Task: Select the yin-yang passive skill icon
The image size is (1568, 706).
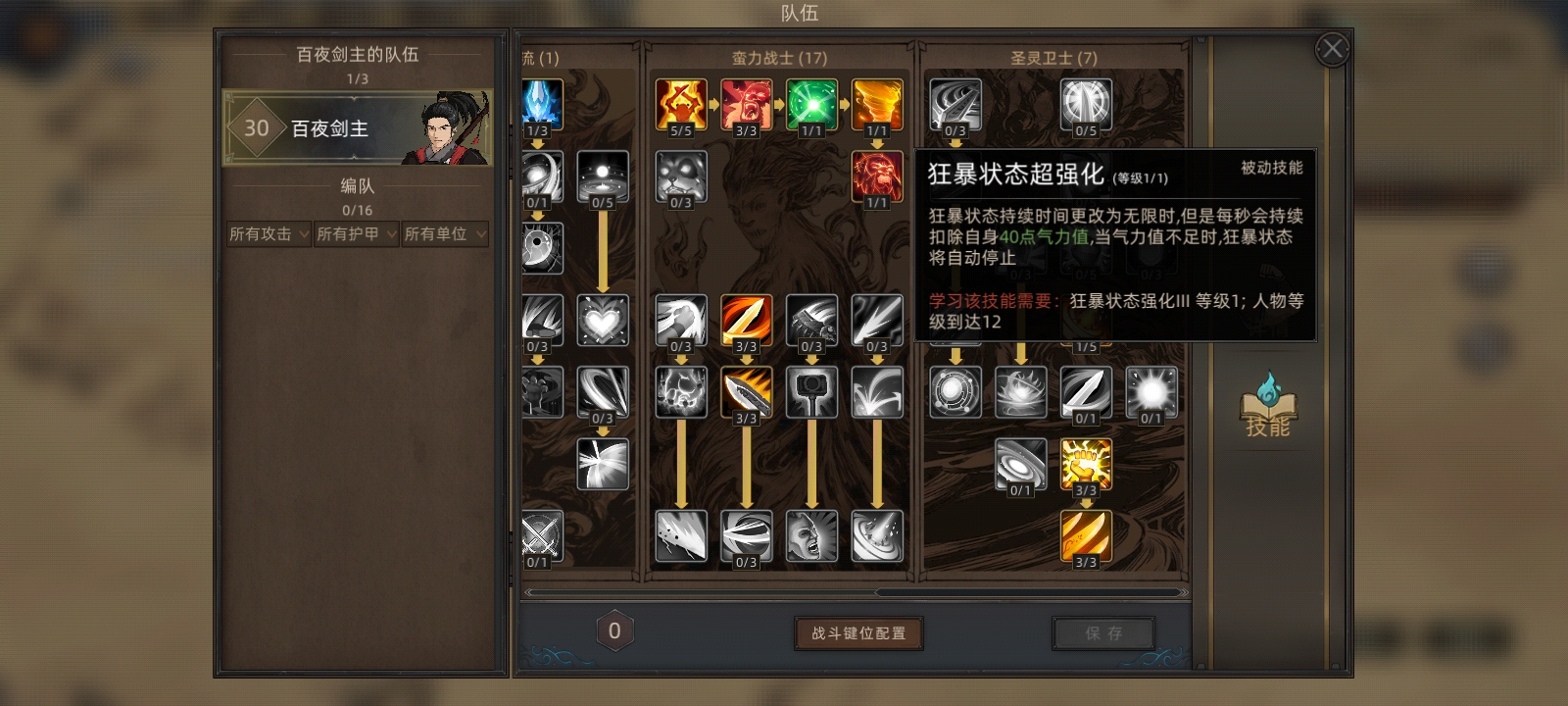Action: (x=543, y=248)
